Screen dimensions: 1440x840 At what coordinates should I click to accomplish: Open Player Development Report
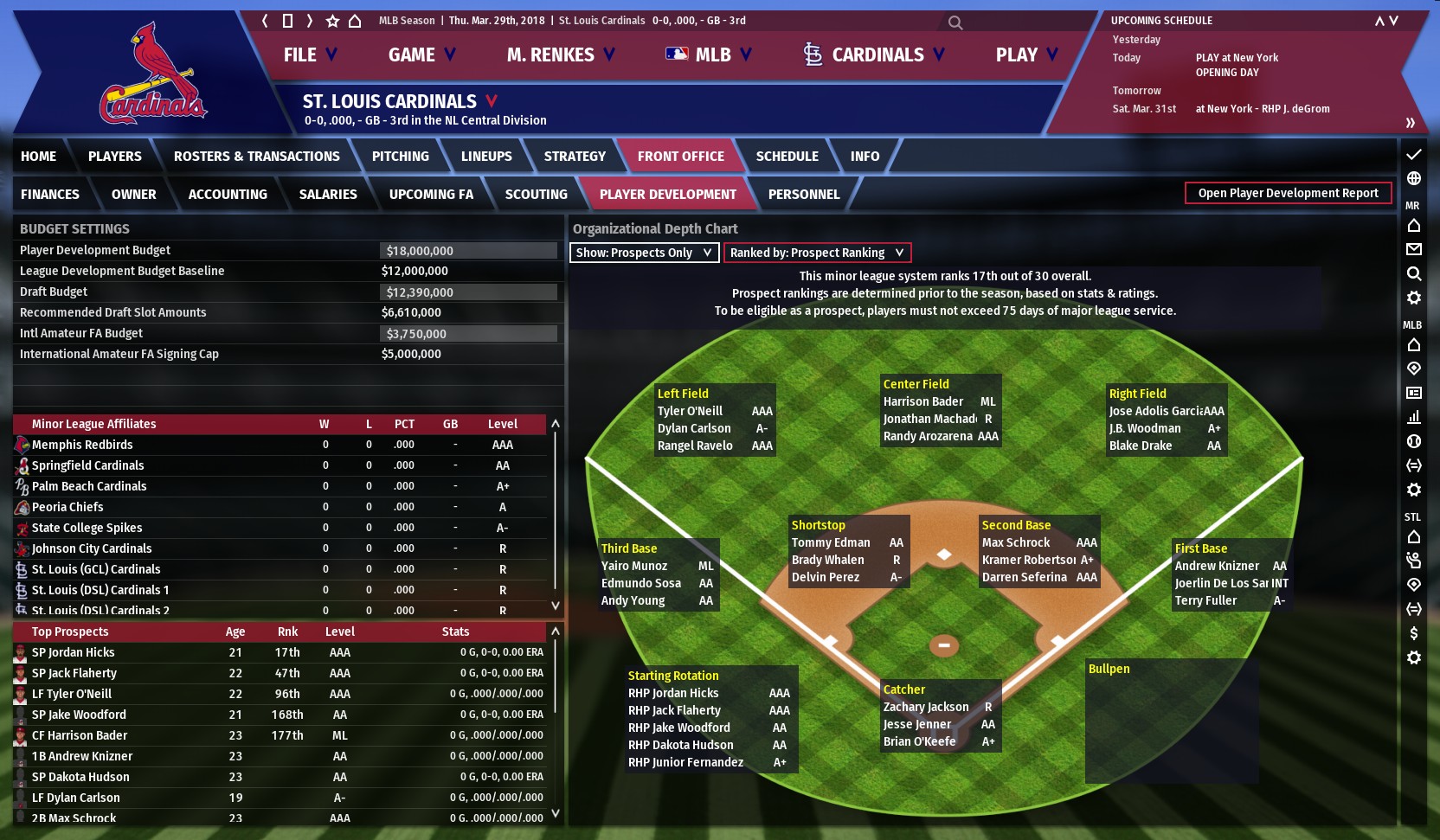[x=1288, y=193]
